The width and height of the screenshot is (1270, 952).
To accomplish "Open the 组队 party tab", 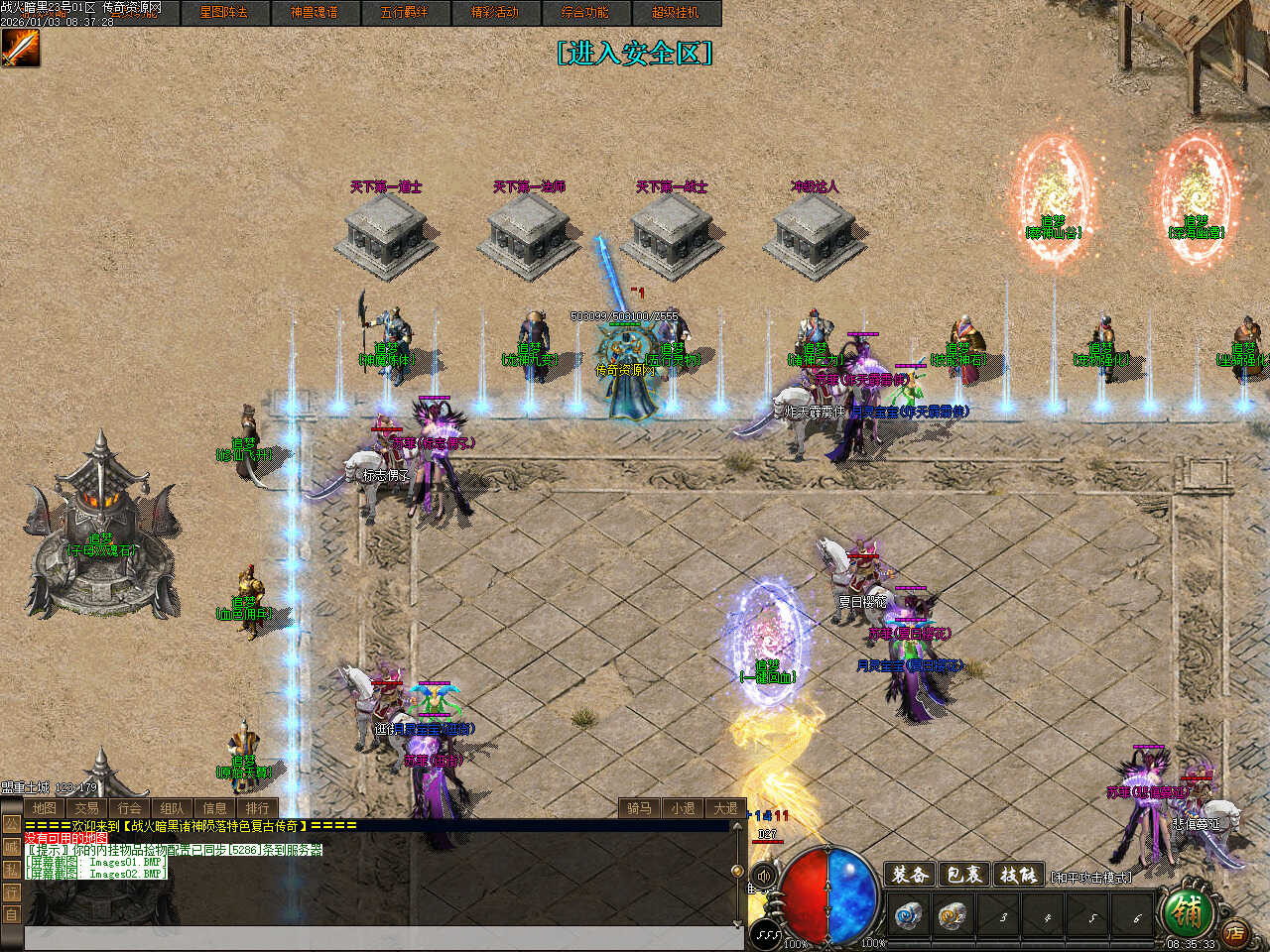I will click(x=172, y=808).
